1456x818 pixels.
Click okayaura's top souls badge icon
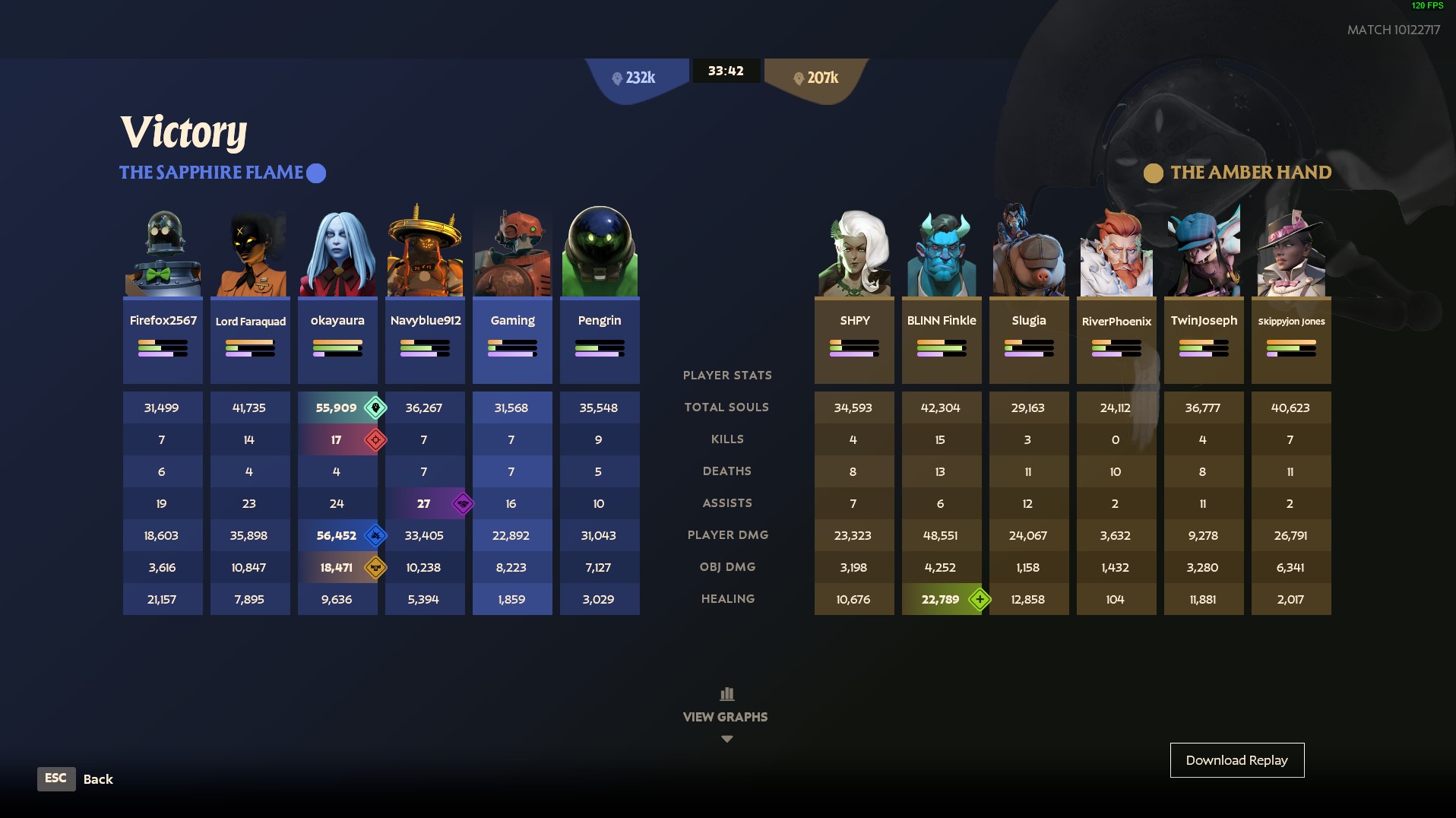375,408
